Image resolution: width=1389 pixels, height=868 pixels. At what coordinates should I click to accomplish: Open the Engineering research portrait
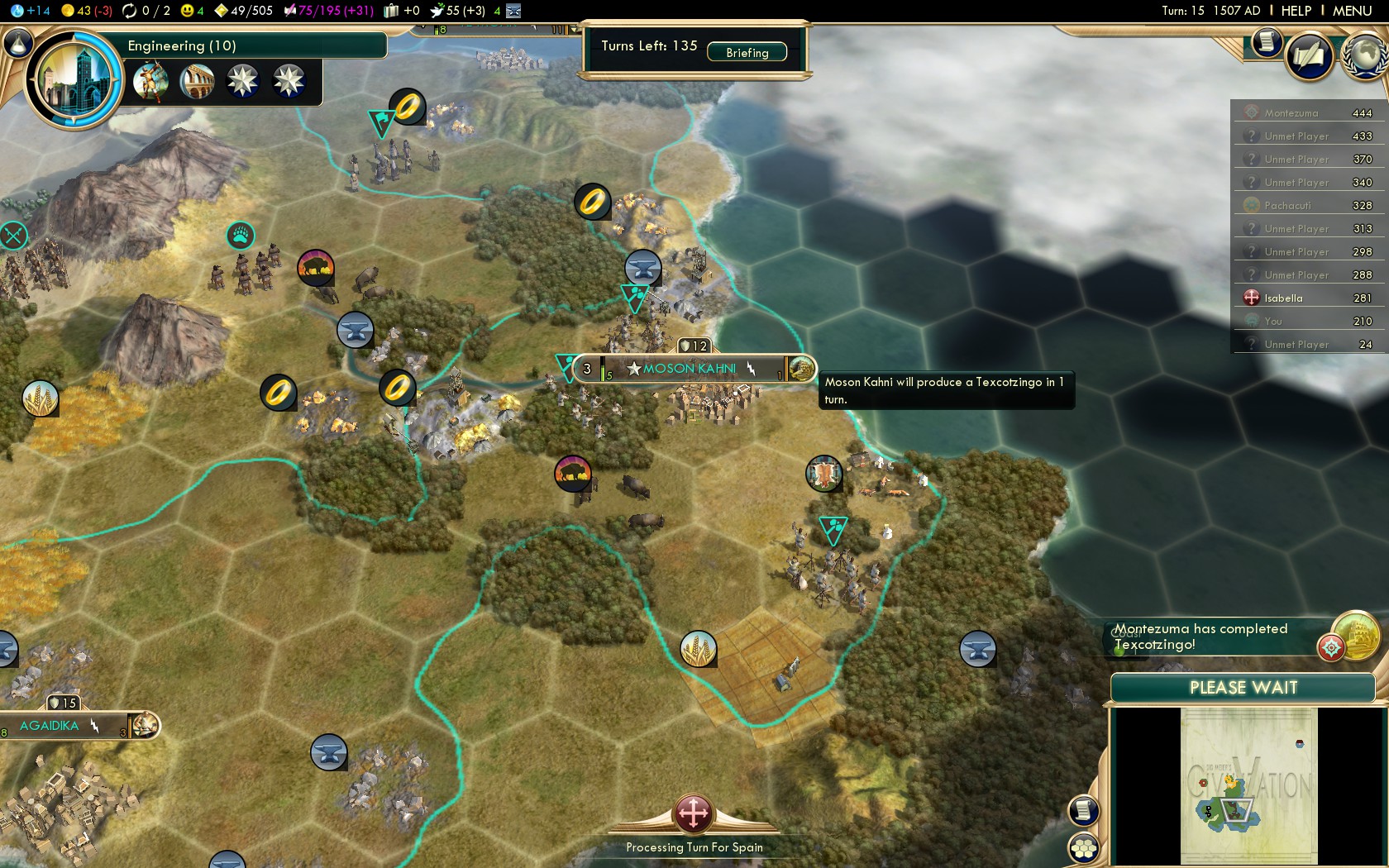(74, 80)
